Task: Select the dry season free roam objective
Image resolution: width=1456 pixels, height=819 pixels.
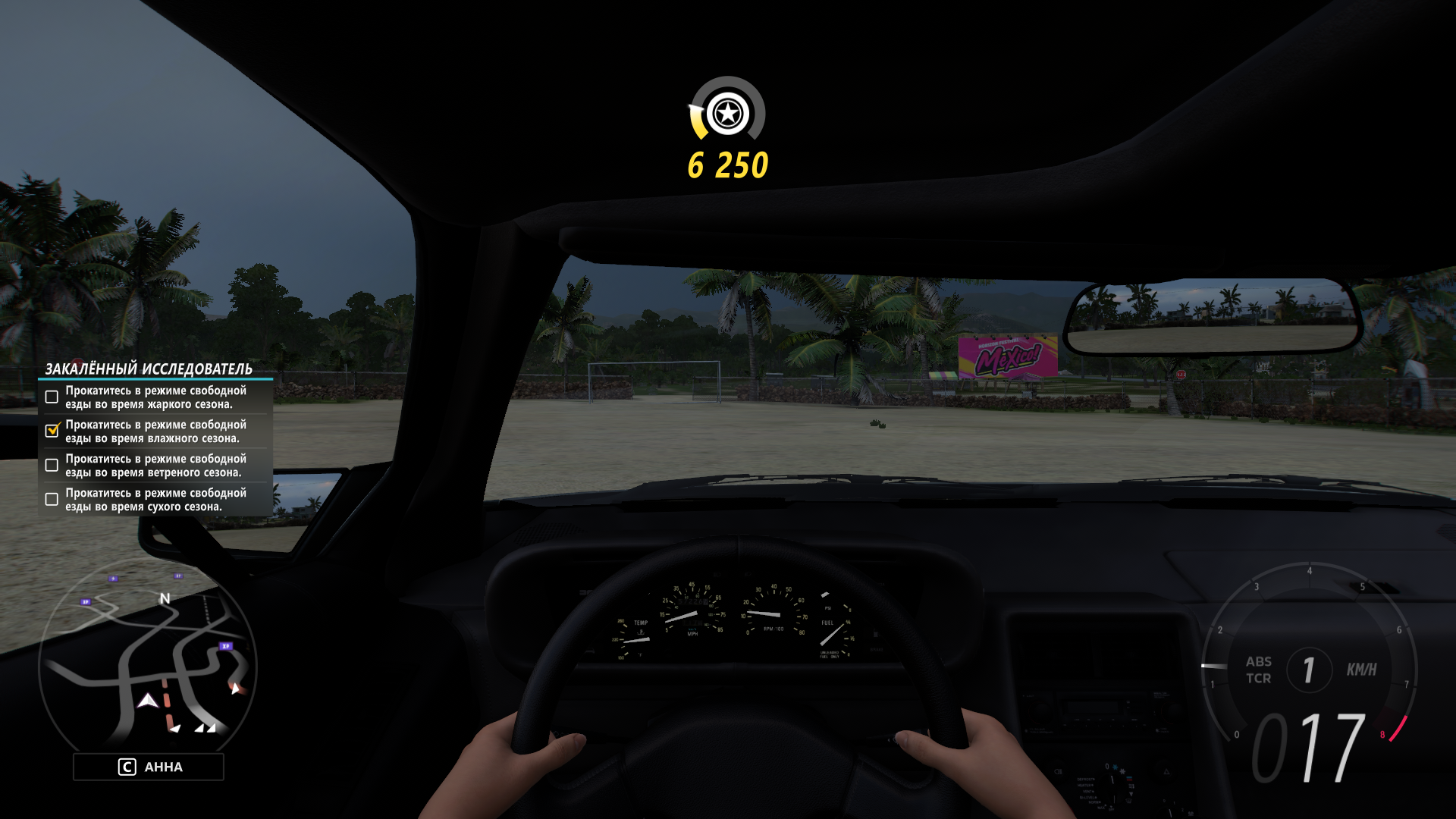Action: pyautogui.click(x=155, y=500)
